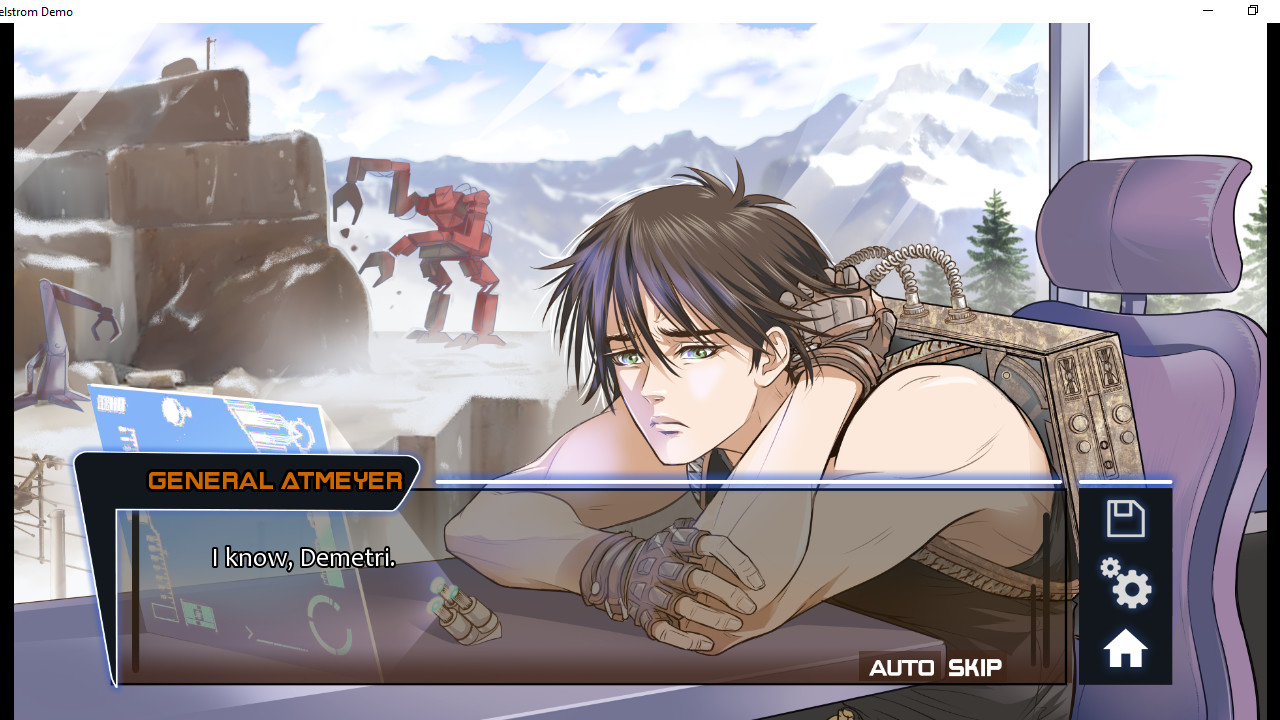
Task: Return to the main menu via home icon
Action: click(x=1125, y=648)
